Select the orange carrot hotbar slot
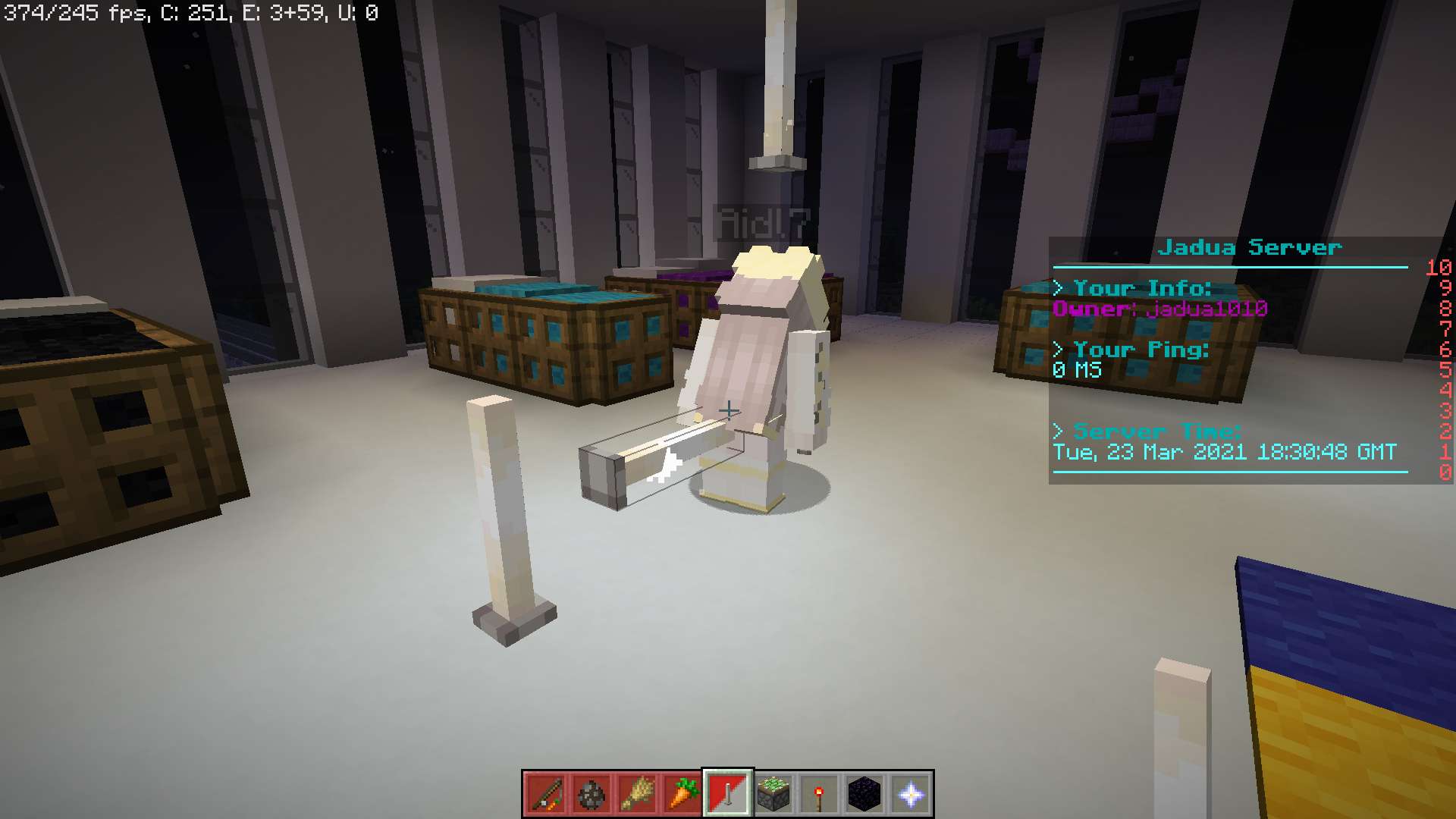1456x819 pixels. click(x=682, y=794)
